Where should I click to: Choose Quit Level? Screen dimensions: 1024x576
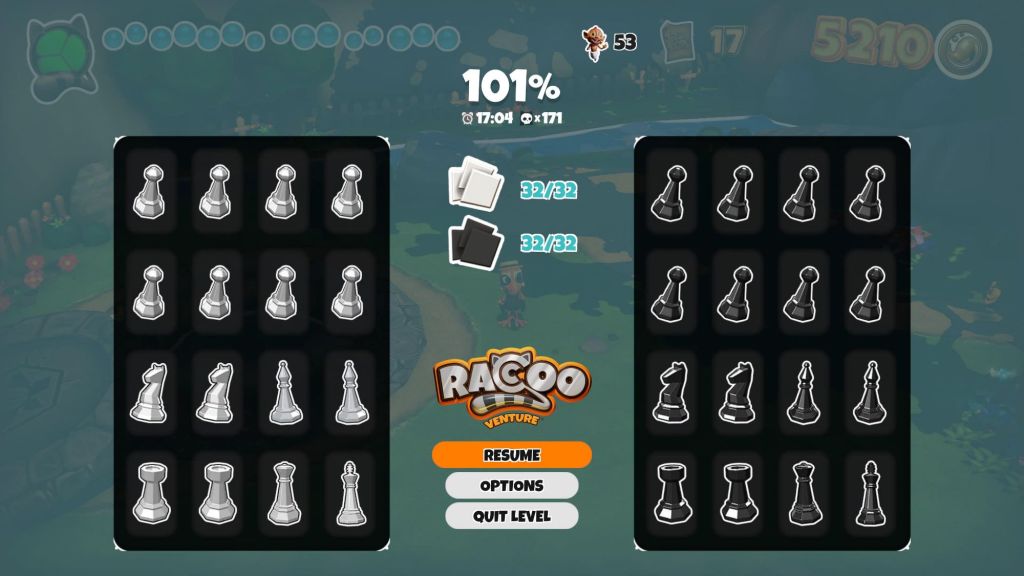pyautogui.click(x=511, y=516)
